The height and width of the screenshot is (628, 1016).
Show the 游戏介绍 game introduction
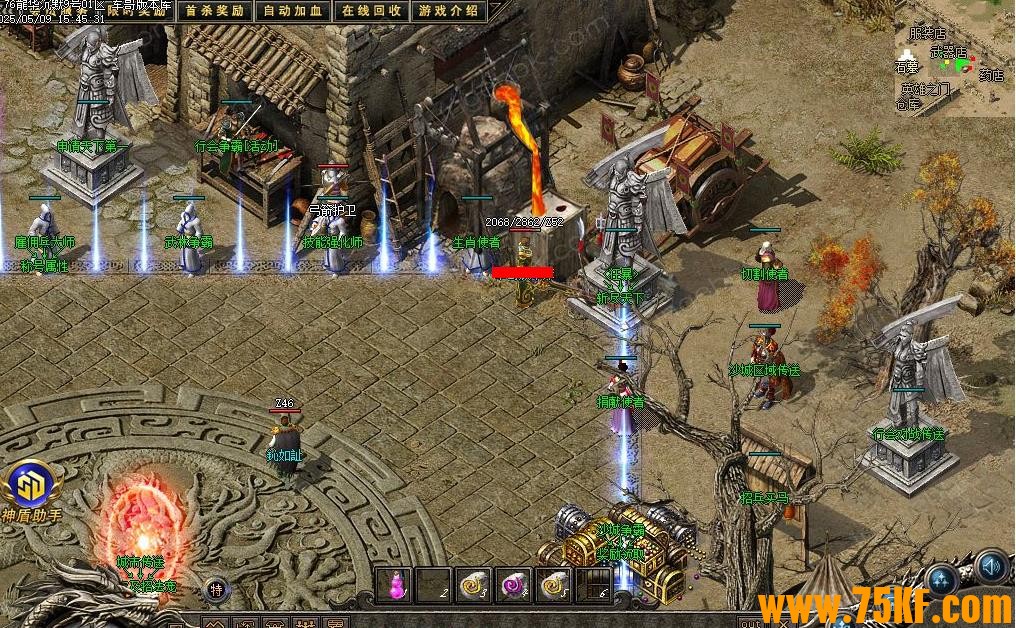tap(449, 11)
